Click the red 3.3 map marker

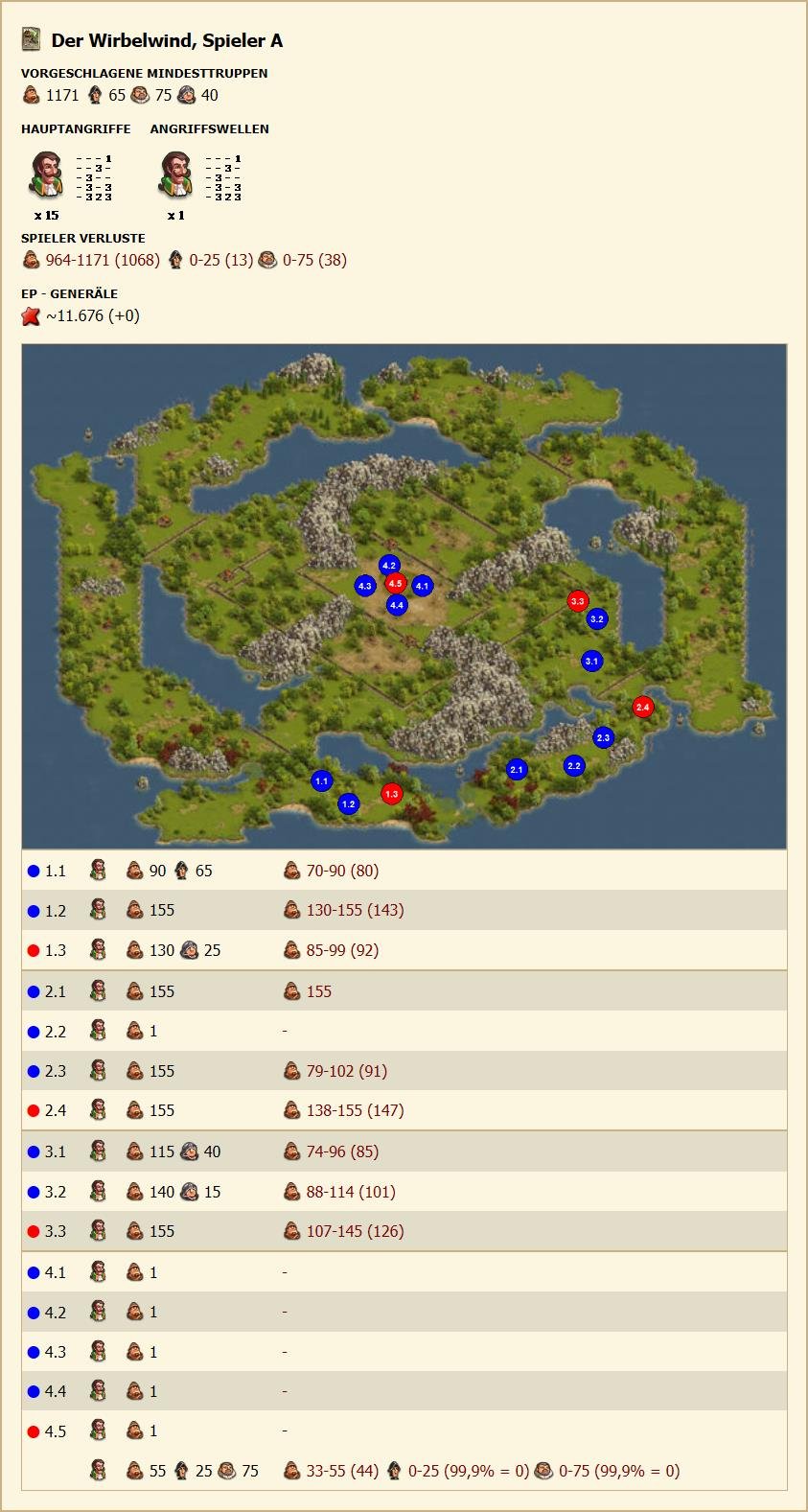[577, 601]
